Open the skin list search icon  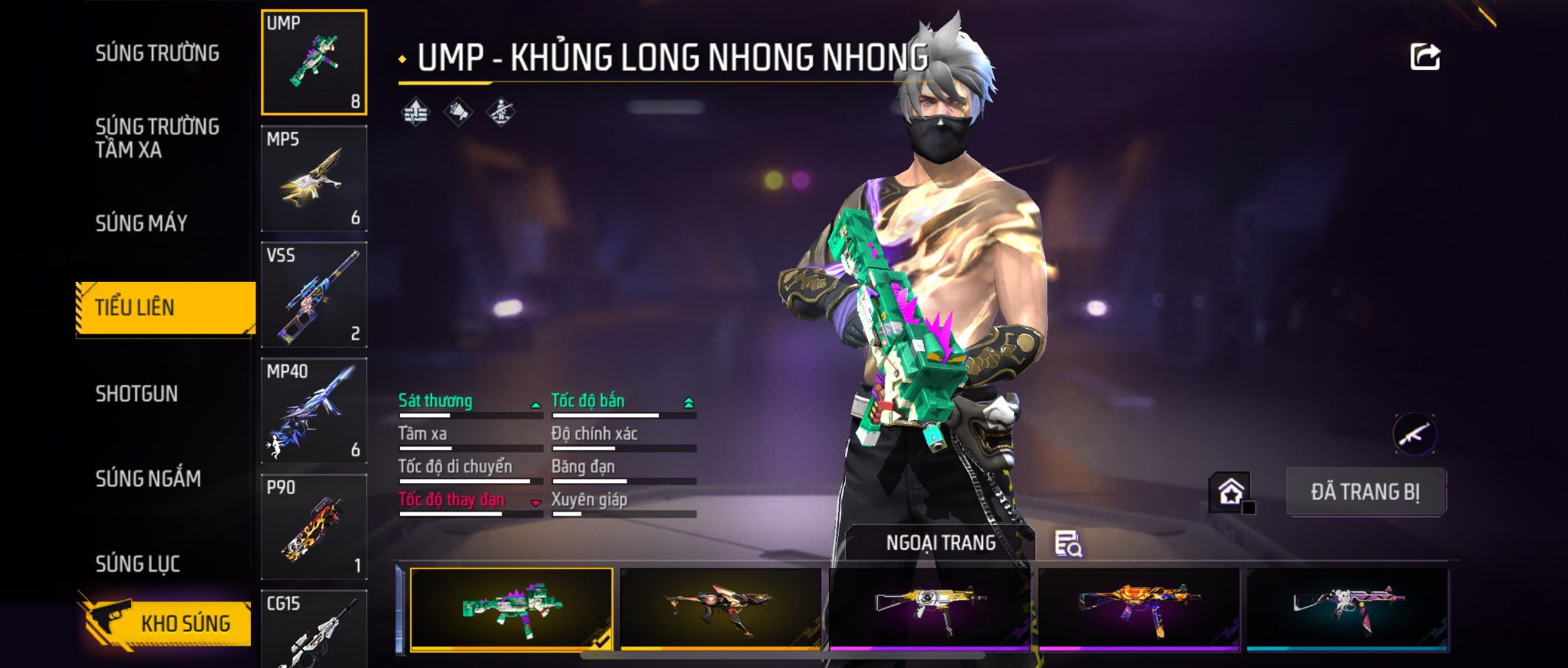(x=1068, y=544)
